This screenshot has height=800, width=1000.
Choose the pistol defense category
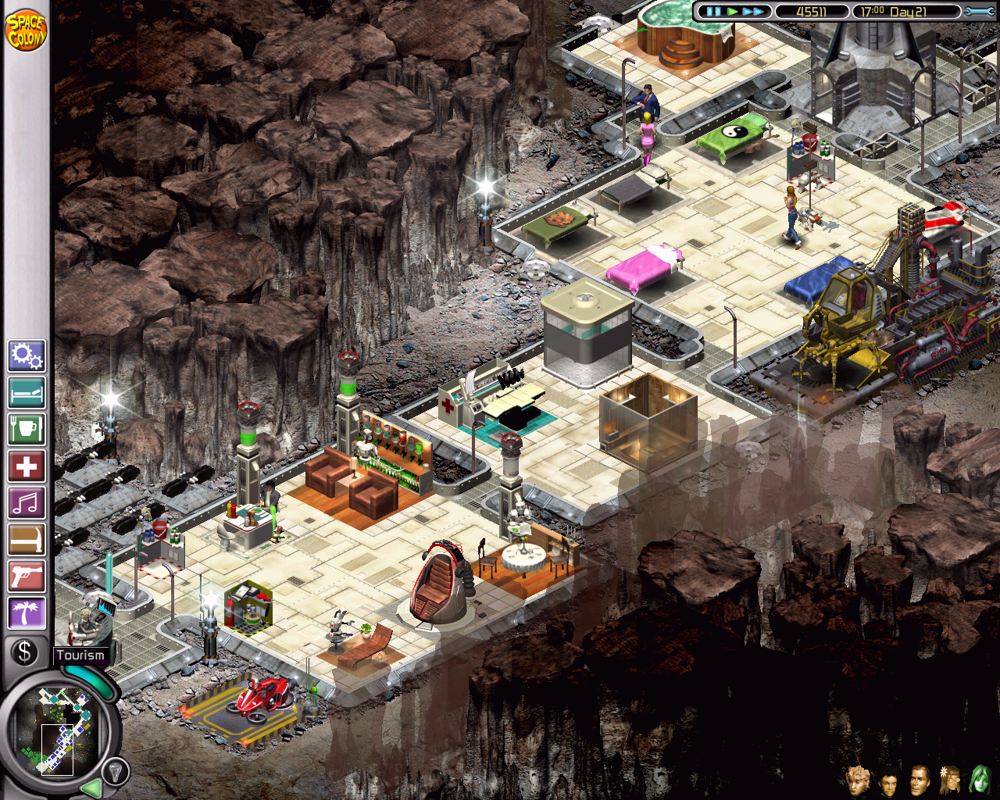(26, 576)
